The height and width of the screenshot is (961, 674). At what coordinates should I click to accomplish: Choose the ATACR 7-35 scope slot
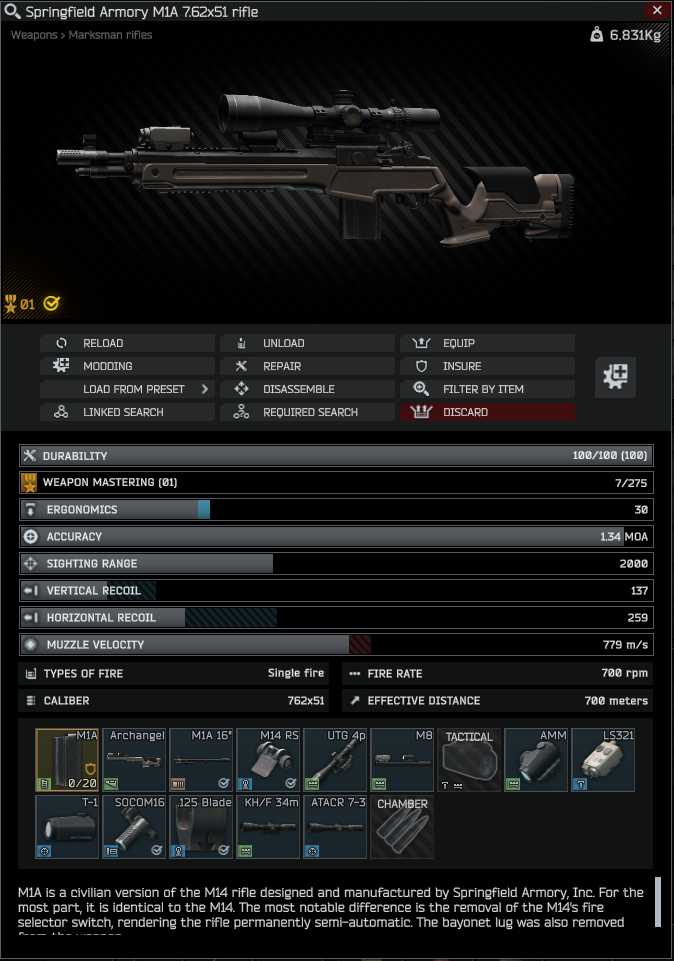[335, 827]
